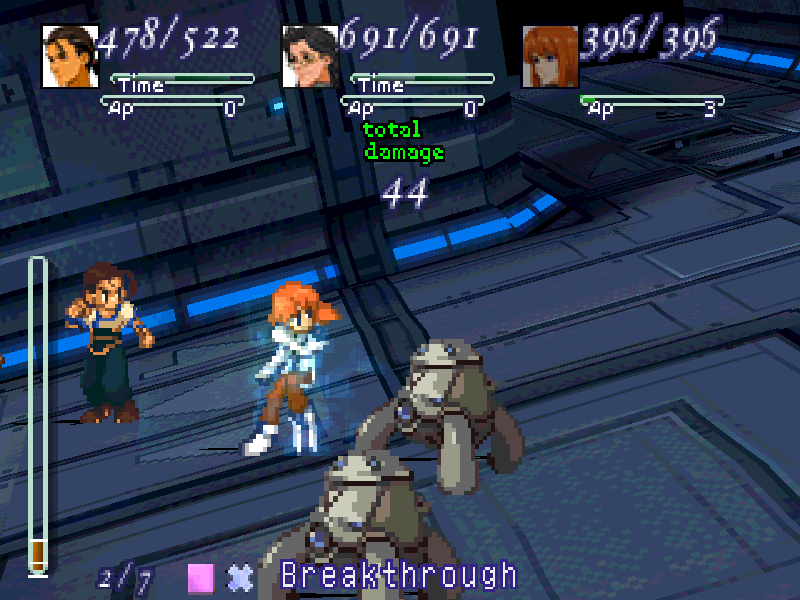This screenshot has height=600, width=800.
Task: Select the orange-haired woman's portrait
Action: pos(551,56)
